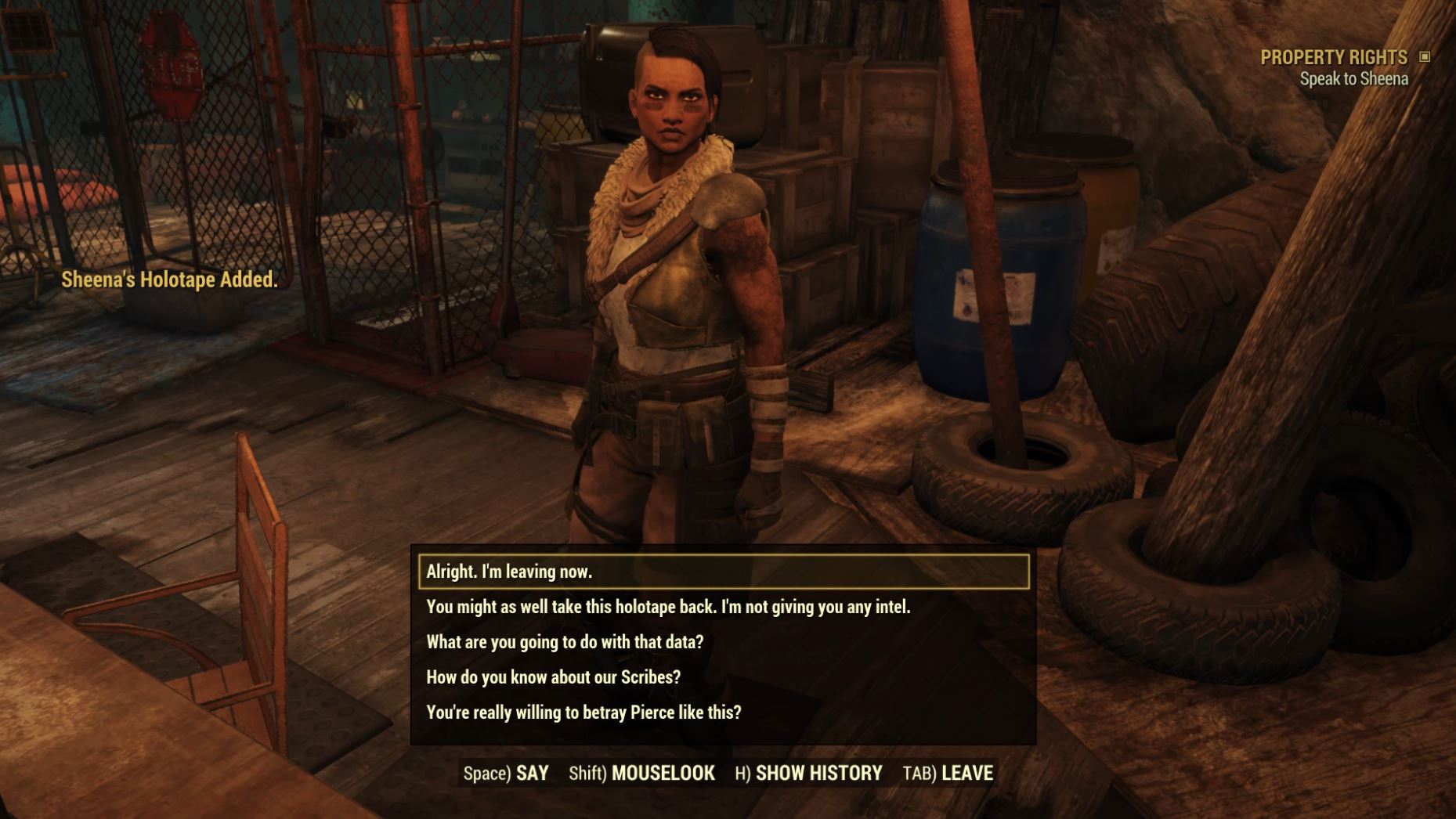Viewport: 1456px width, 819px height.
Task: Click the H key hint label
Action: (x=744, y=772)
